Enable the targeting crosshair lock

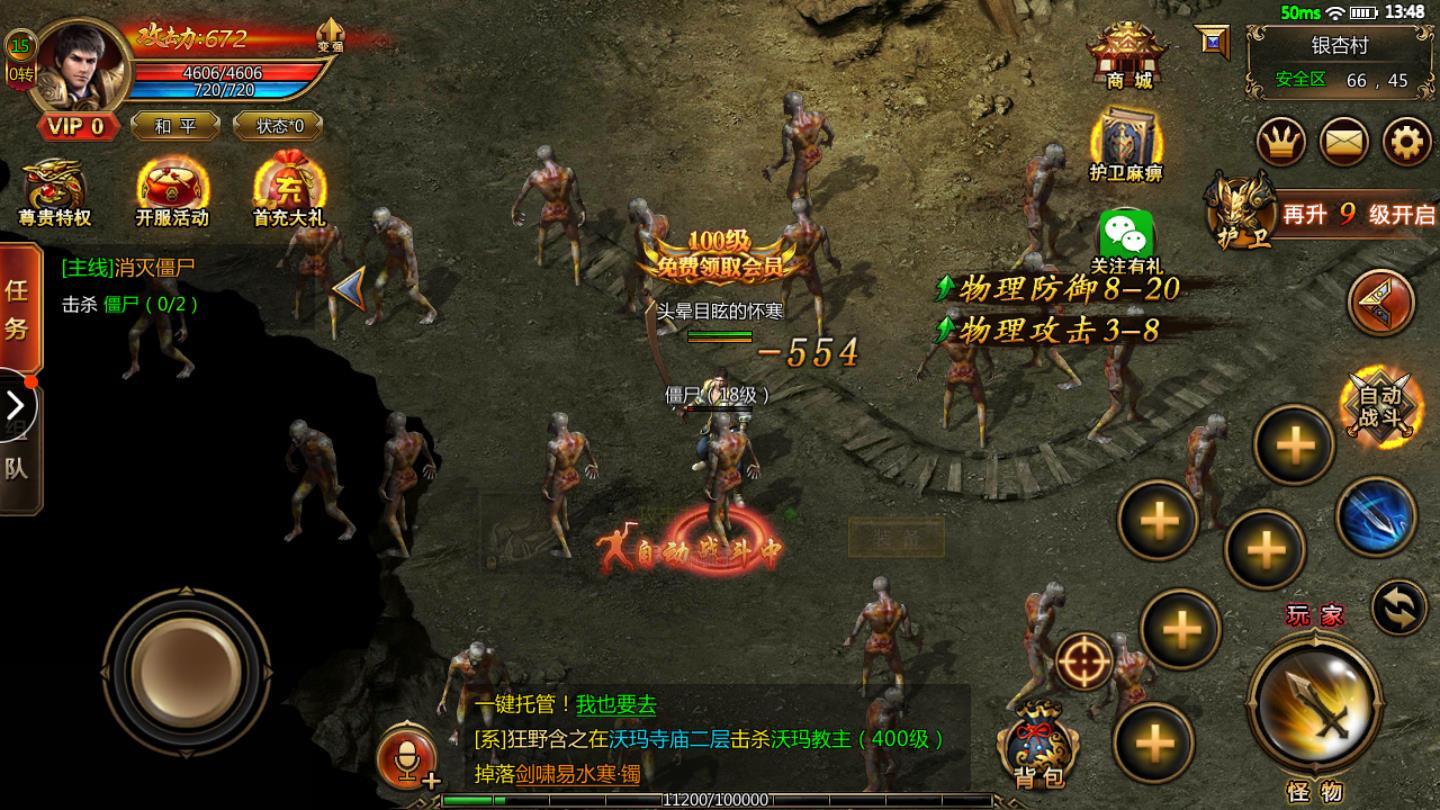1087,658
